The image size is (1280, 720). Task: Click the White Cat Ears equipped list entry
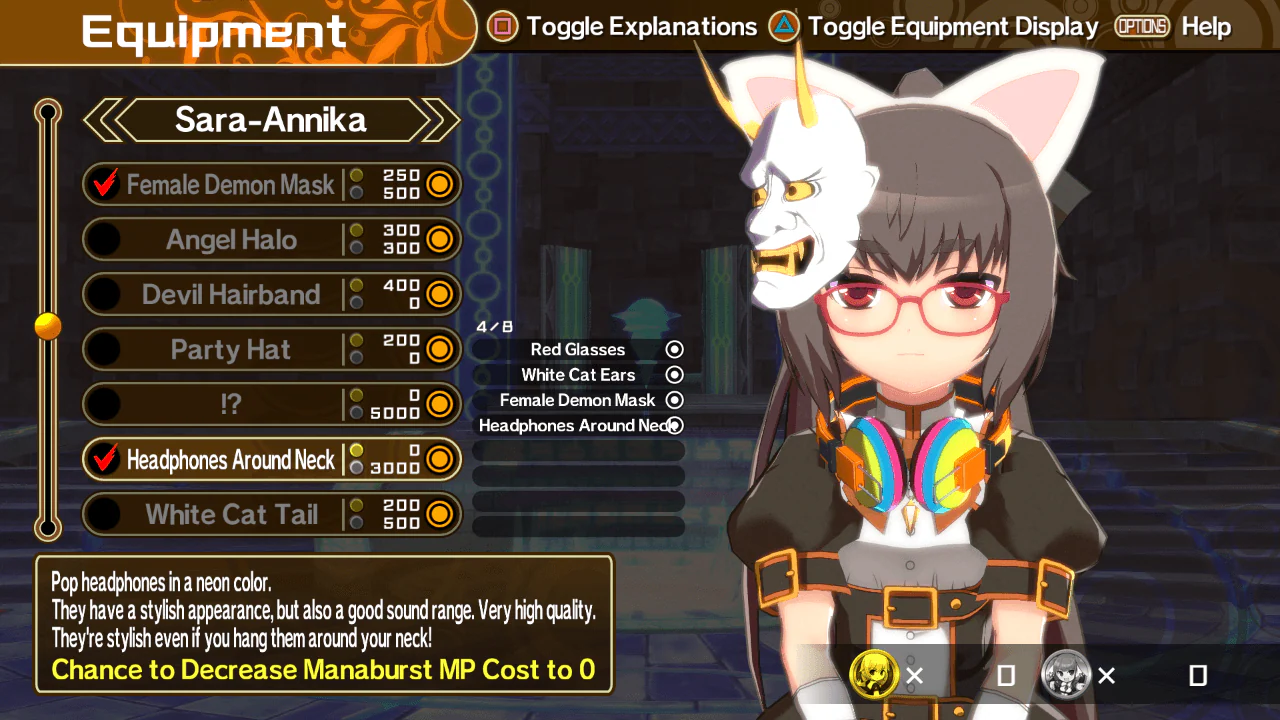click(x=578, y=374)
